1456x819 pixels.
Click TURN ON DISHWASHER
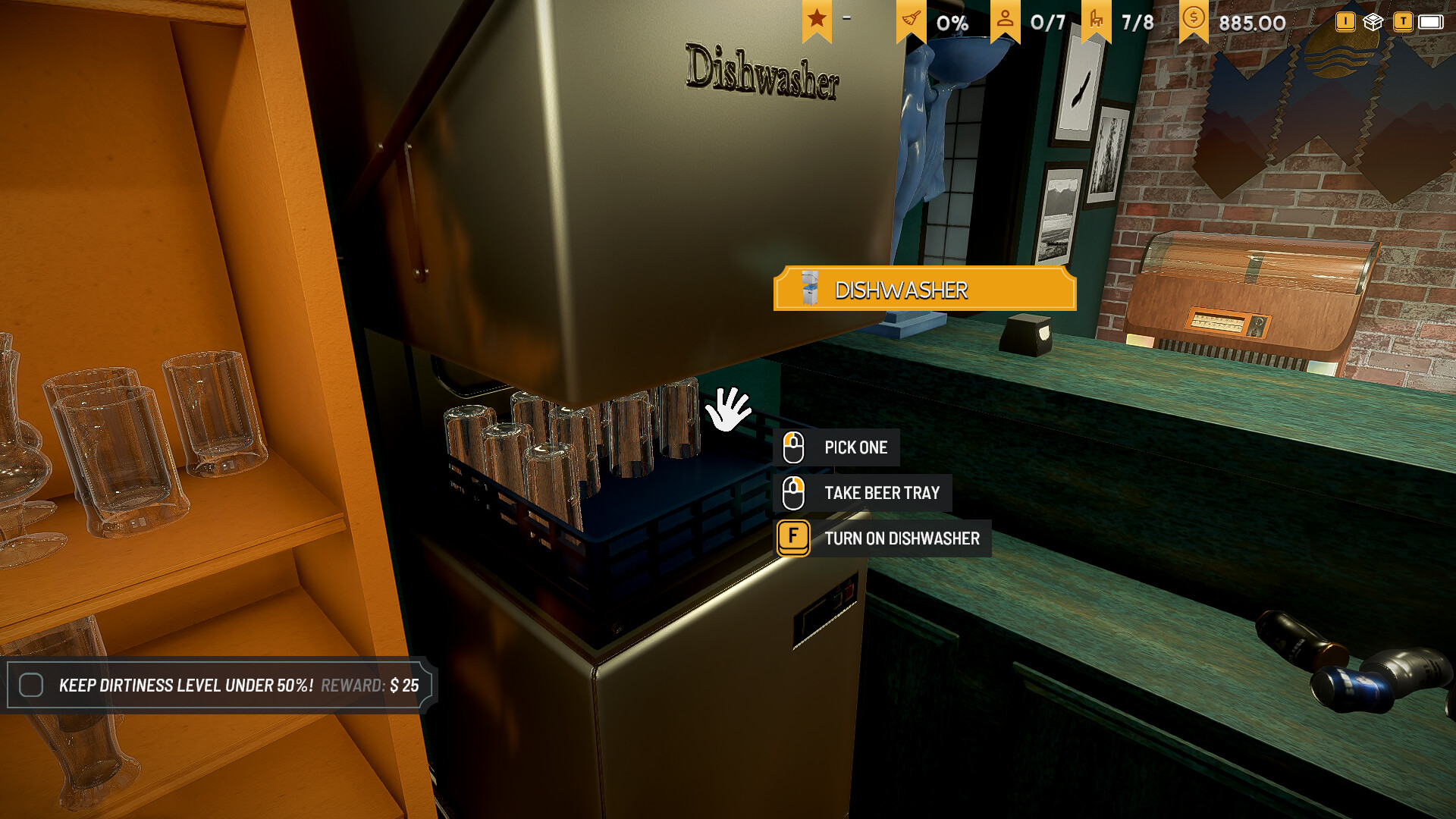pos(902,538)
